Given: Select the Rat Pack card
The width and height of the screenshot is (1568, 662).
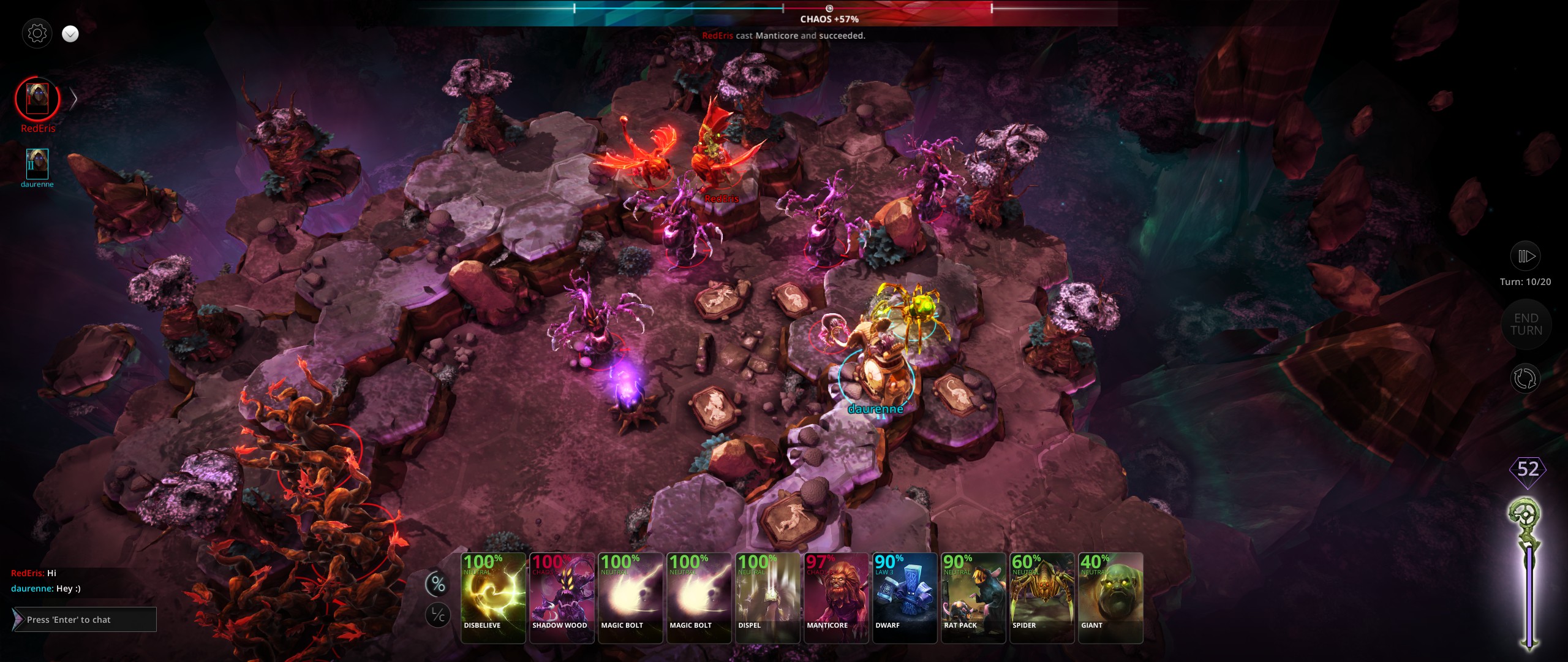Looking at the screenshot, I should point(973,598).
